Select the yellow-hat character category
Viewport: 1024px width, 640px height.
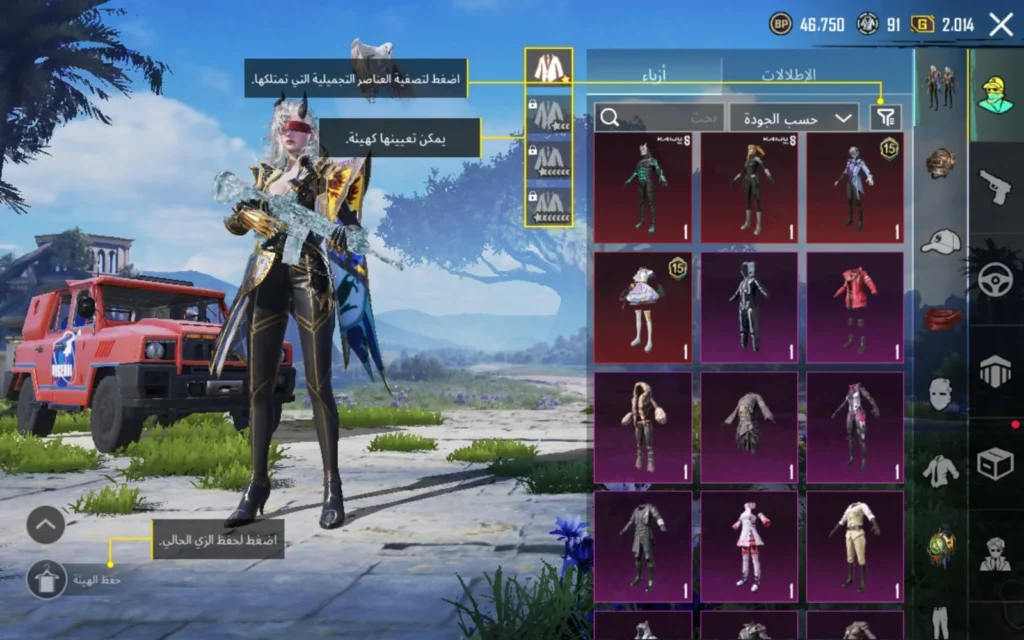coord(995,95)
